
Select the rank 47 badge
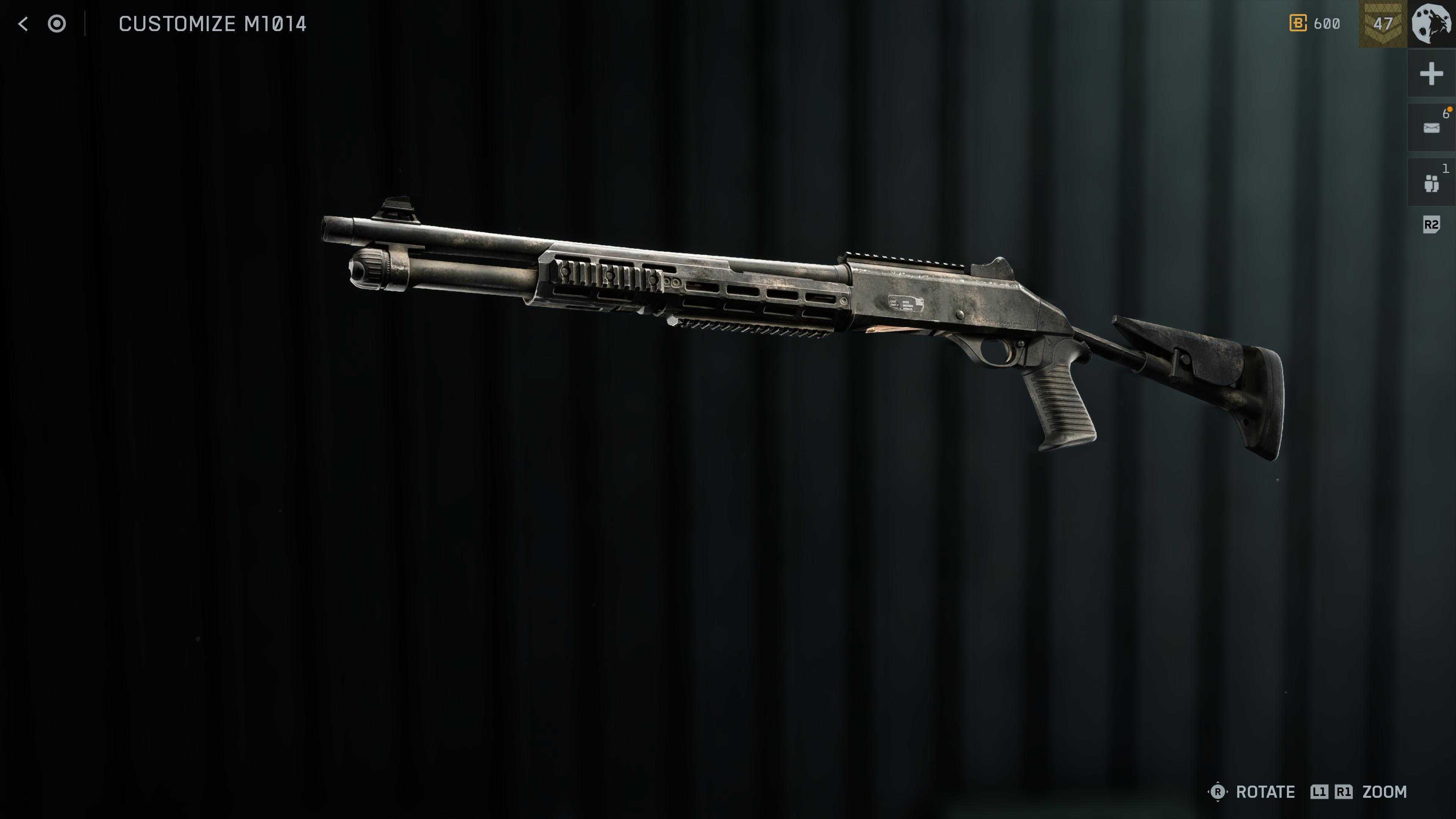[x=1382, y=24]
